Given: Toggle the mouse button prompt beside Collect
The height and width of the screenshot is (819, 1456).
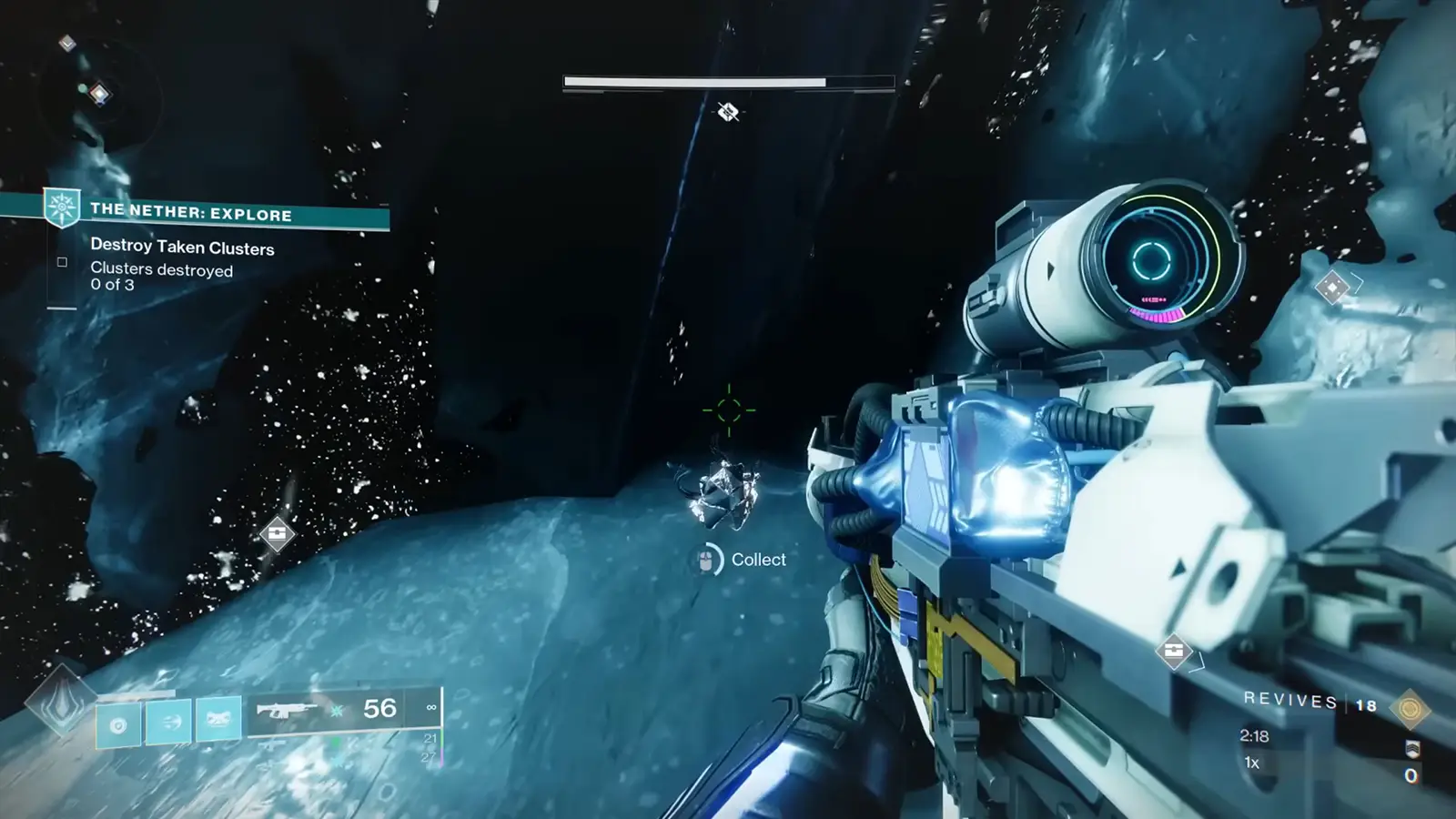Looking at the screenshot, I should point(706,558).
